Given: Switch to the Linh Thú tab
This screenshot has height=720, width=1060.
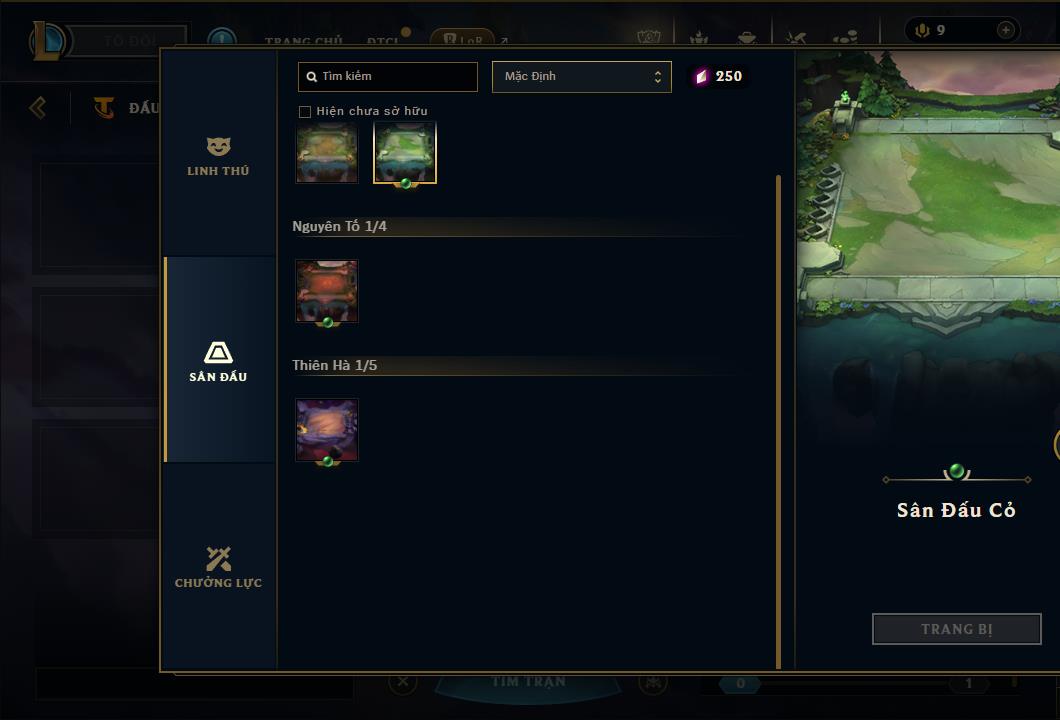Looking at the screenshot, I should point(218,157).
